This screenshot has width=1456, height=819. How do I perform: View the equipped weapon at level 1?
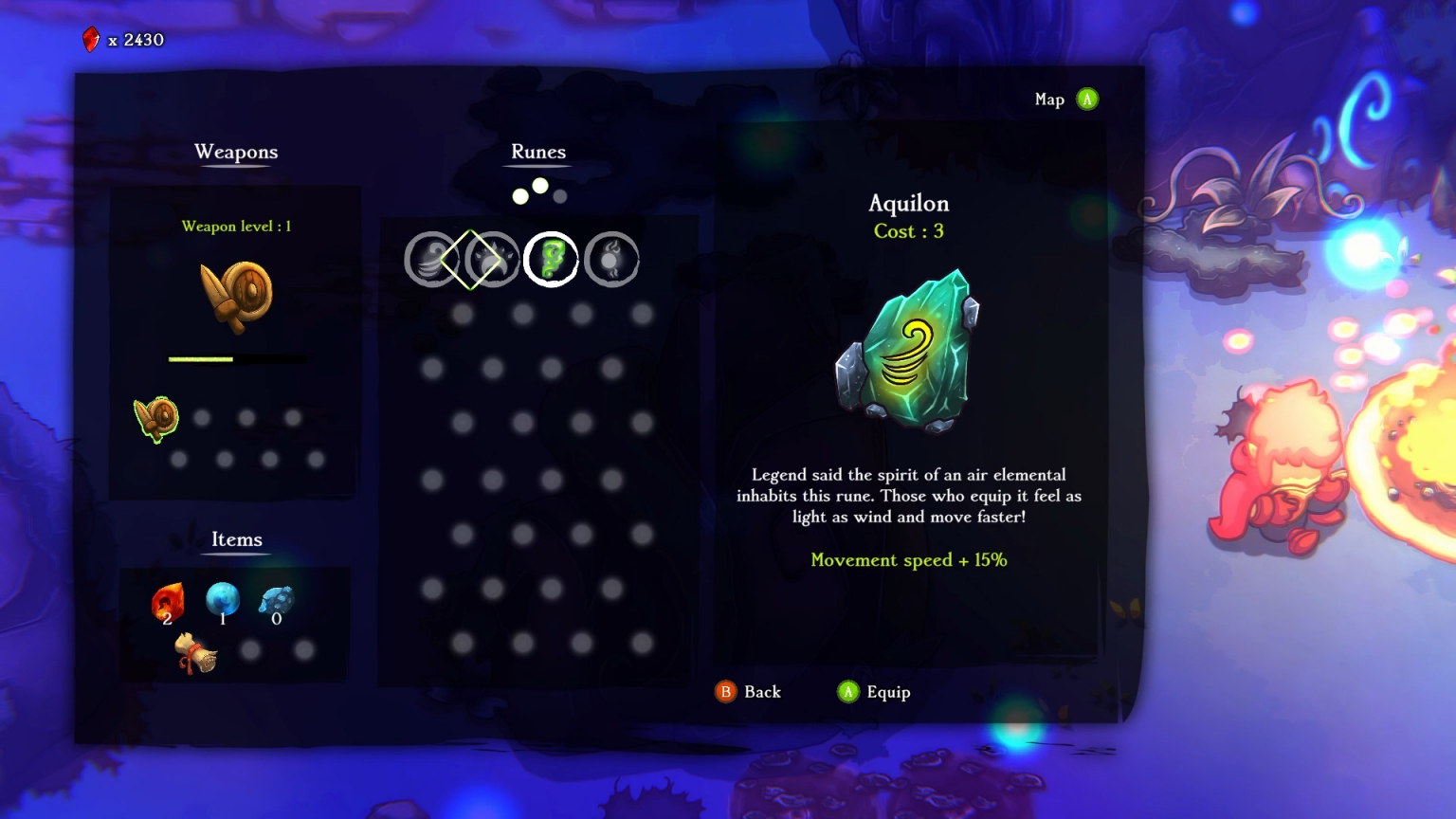coord(237,297)
